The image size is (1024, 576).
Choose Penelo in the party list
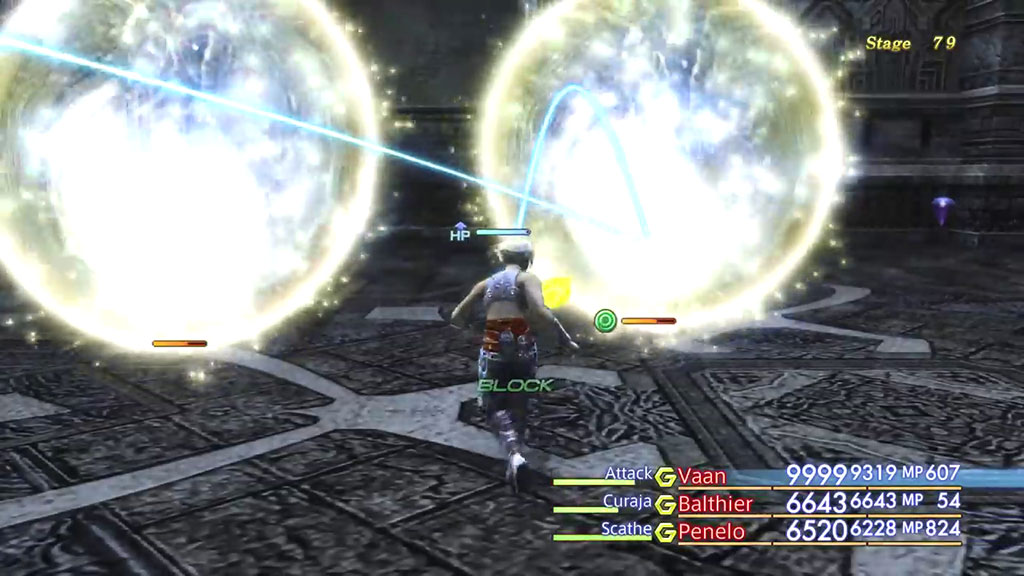711,531
